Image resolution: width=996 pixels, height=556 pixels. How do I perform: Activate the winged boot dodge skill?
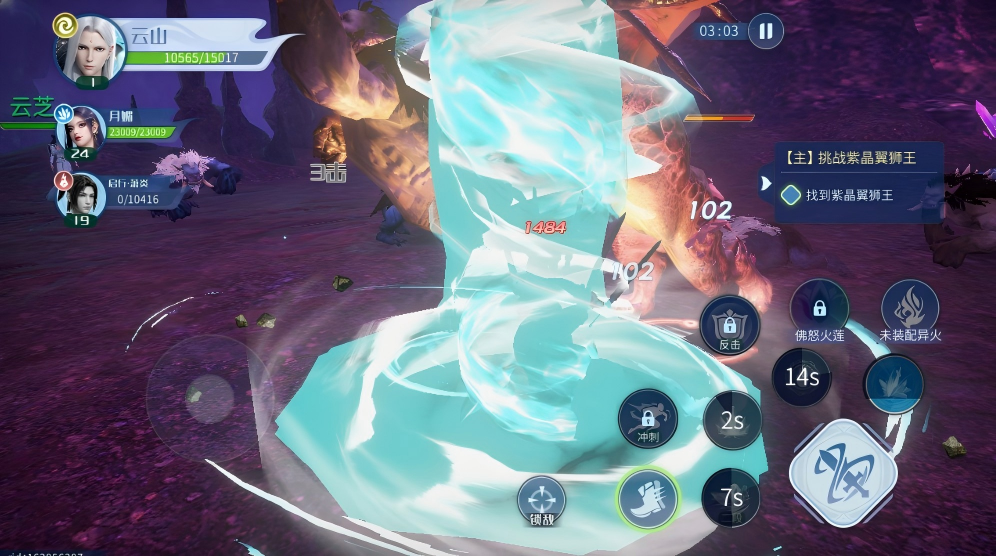[x=647, y=497]
